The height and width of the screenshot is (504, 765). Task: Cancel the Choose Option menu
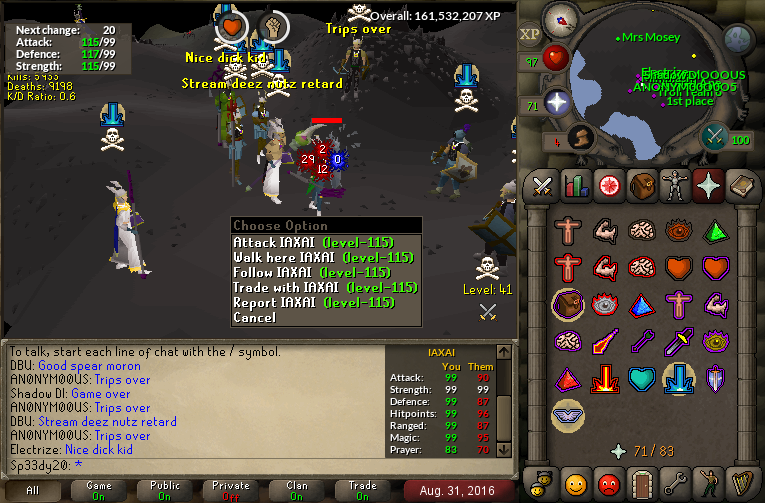click(x=254, y=317)
